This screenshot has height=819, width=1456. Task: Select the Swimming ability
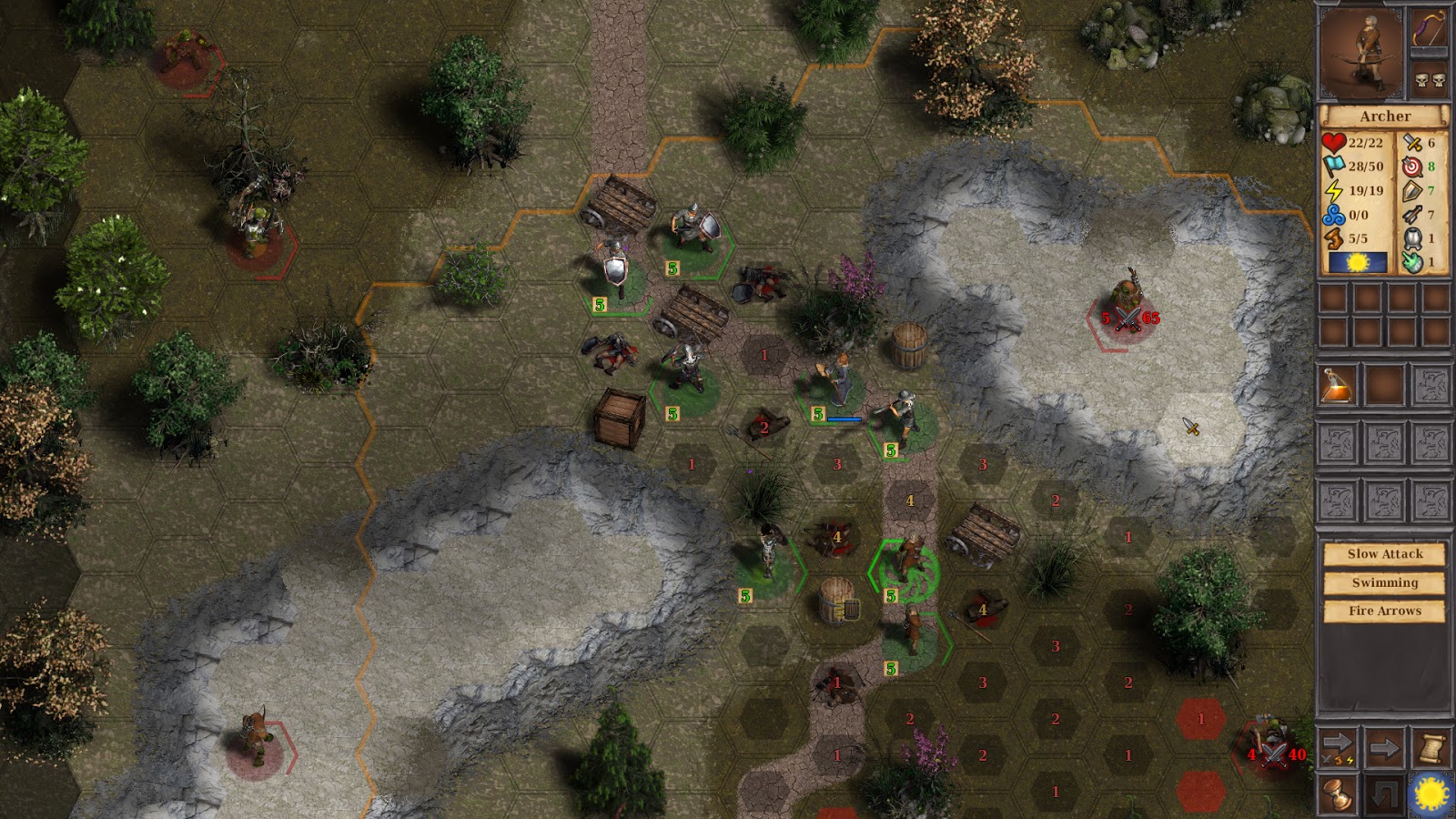[1384, 582]
